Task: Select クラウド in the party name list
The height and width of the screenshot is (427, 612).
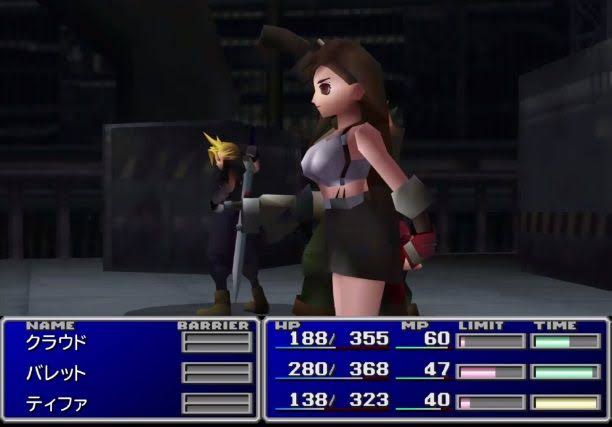Action: pos(56,342)
